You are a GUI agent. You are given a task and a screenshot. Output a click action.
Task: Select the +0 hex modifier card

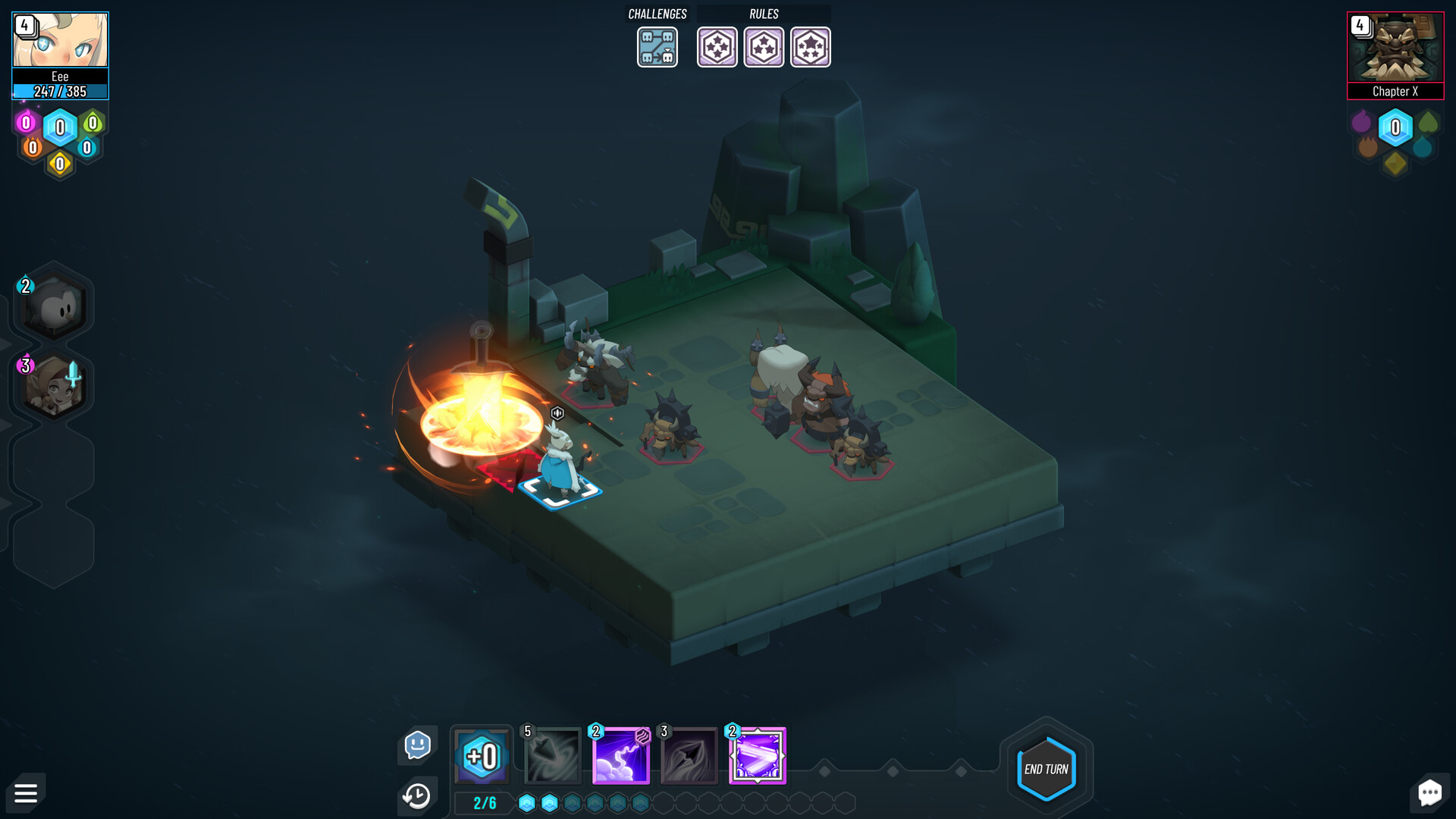482,755
